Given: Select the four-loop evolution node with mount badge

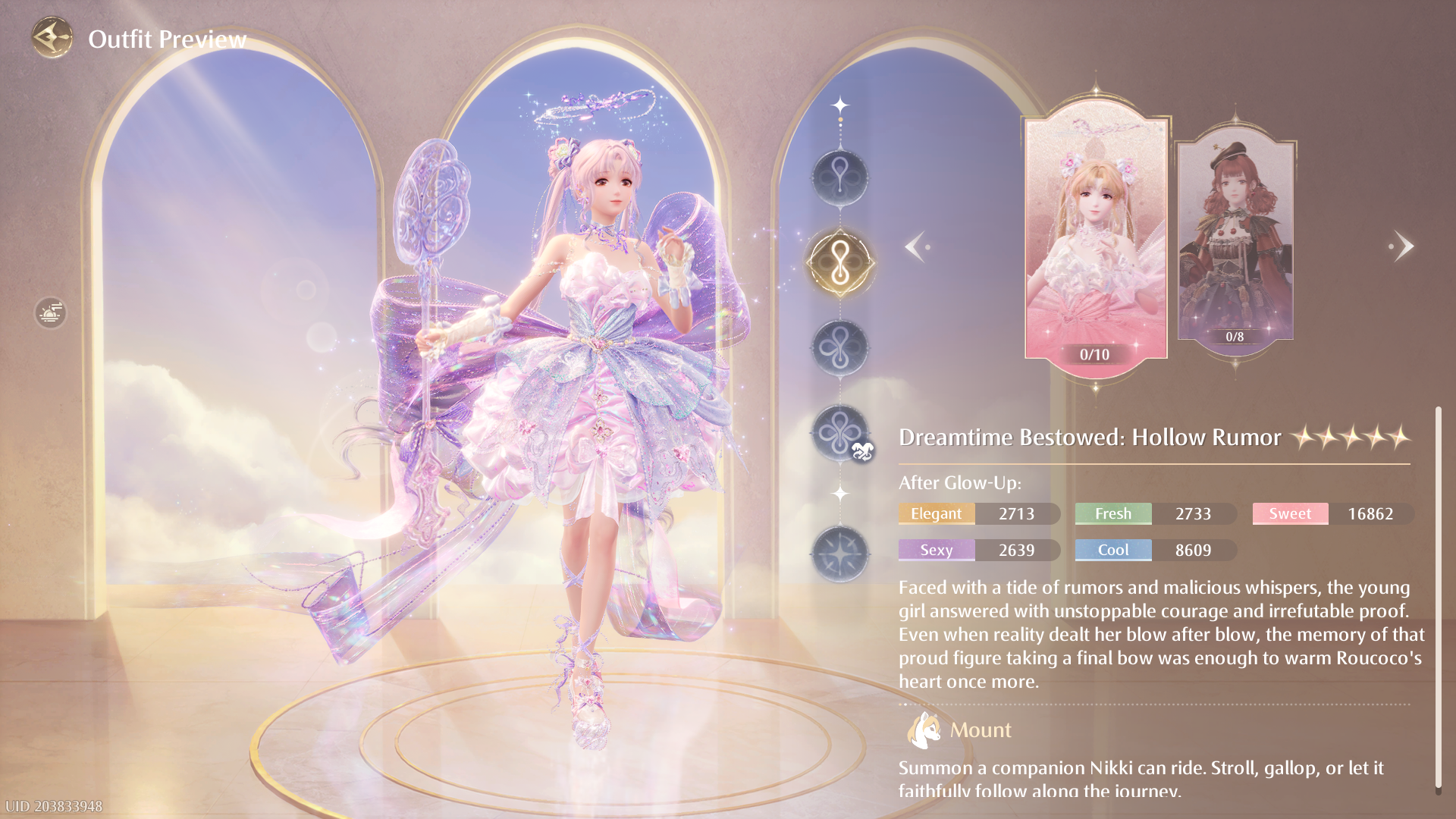Looking at the screenshot, I should click(839, 433).
